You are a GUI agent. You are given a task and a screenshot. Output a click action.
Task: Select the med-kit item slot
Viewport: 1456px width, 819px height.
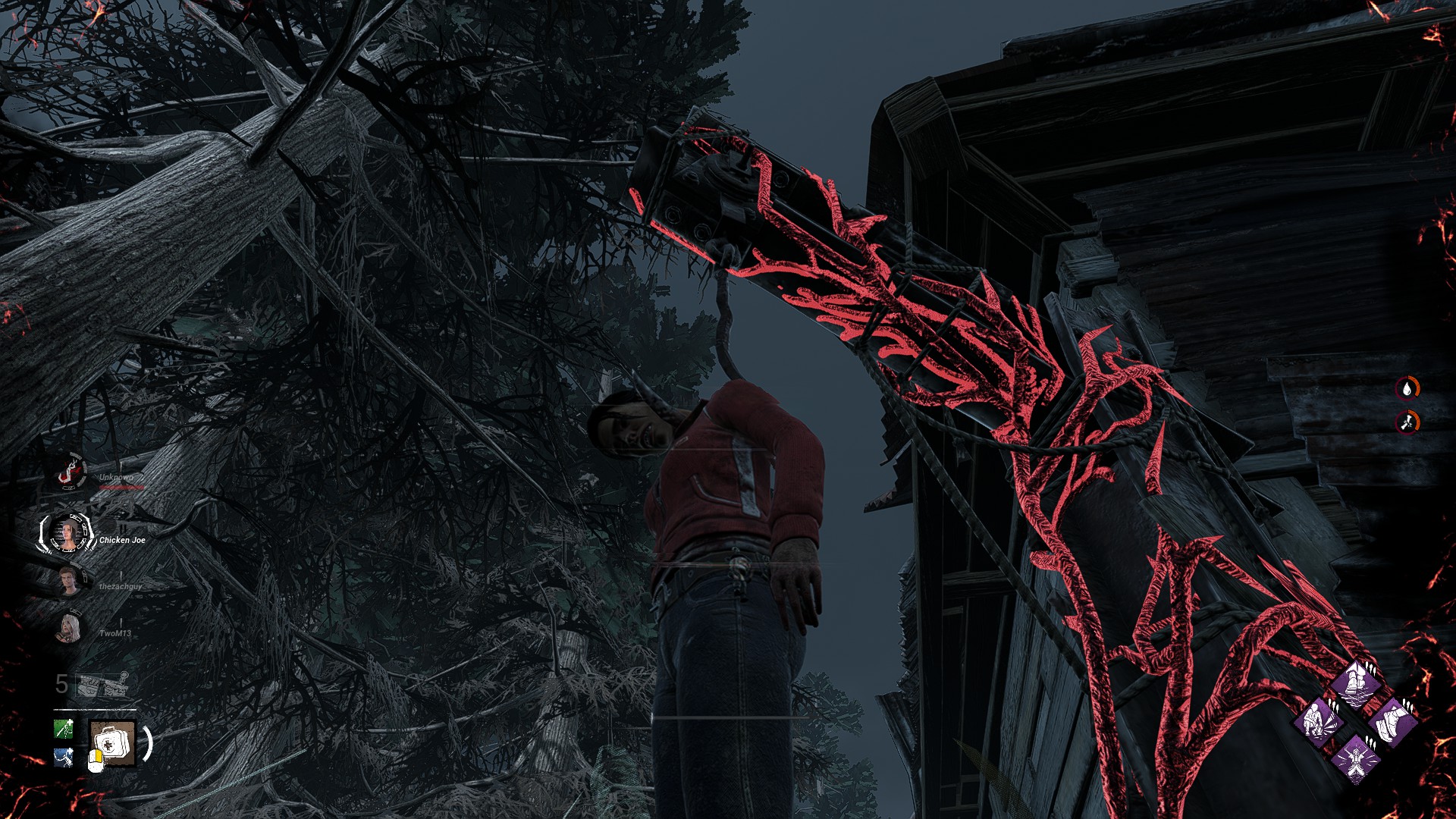[112, 742]
